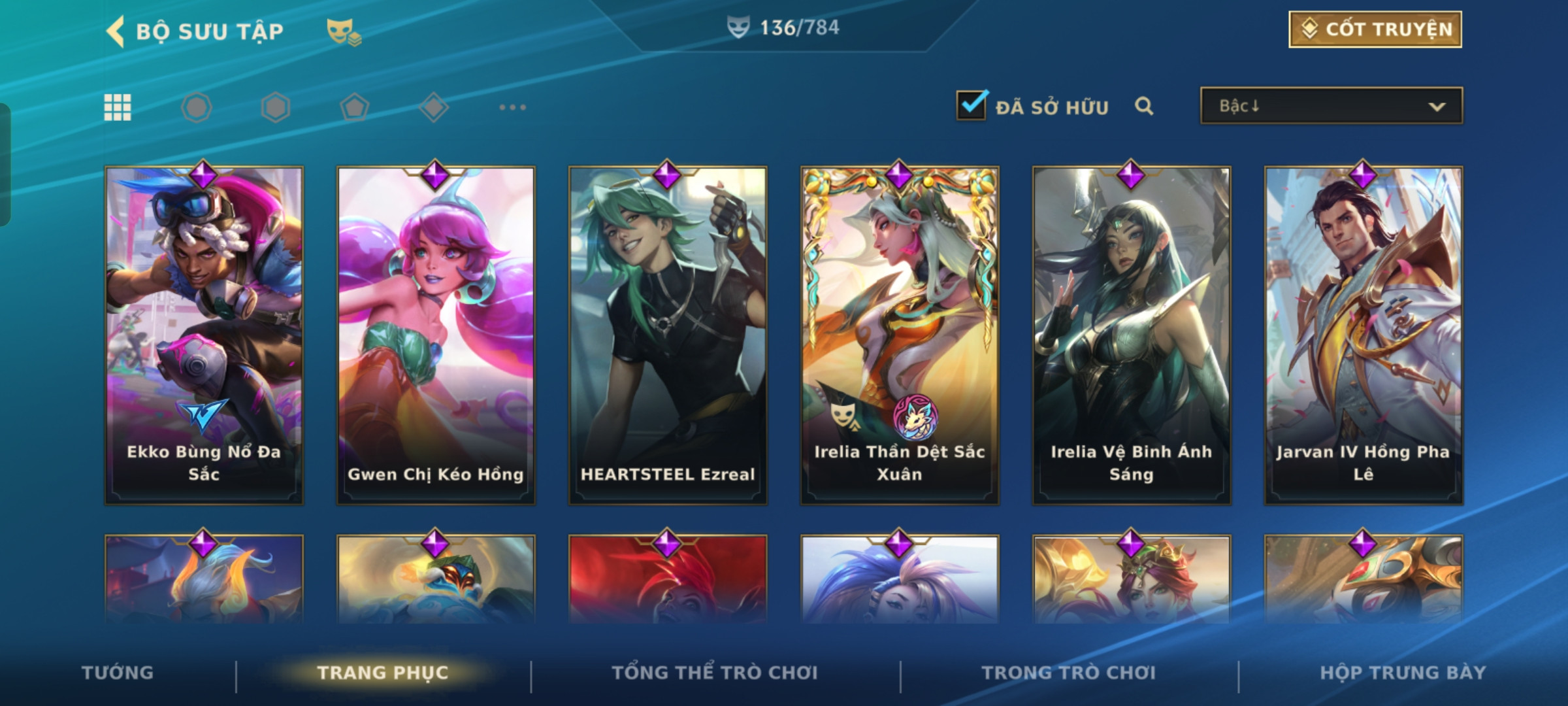Viewport: 1568px width, 706px height.
Task: Choose the Gwen Chị Kéo Hồng skin
Action: (436, 335)
